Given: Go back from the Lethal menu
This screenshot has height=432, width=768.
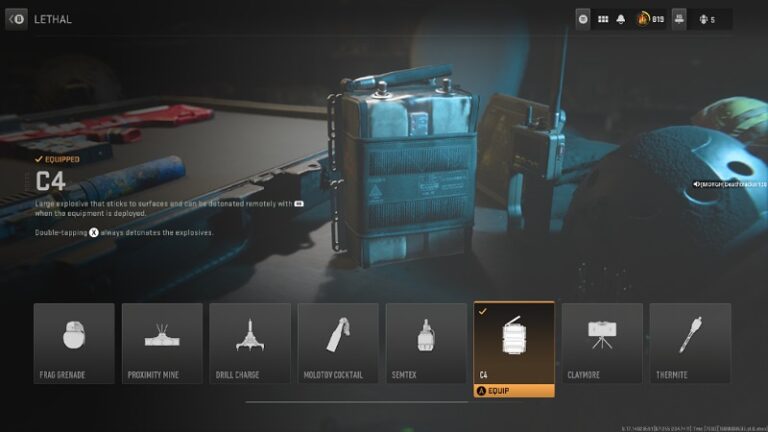Looking at the screenshot, I should click(17, 19).
